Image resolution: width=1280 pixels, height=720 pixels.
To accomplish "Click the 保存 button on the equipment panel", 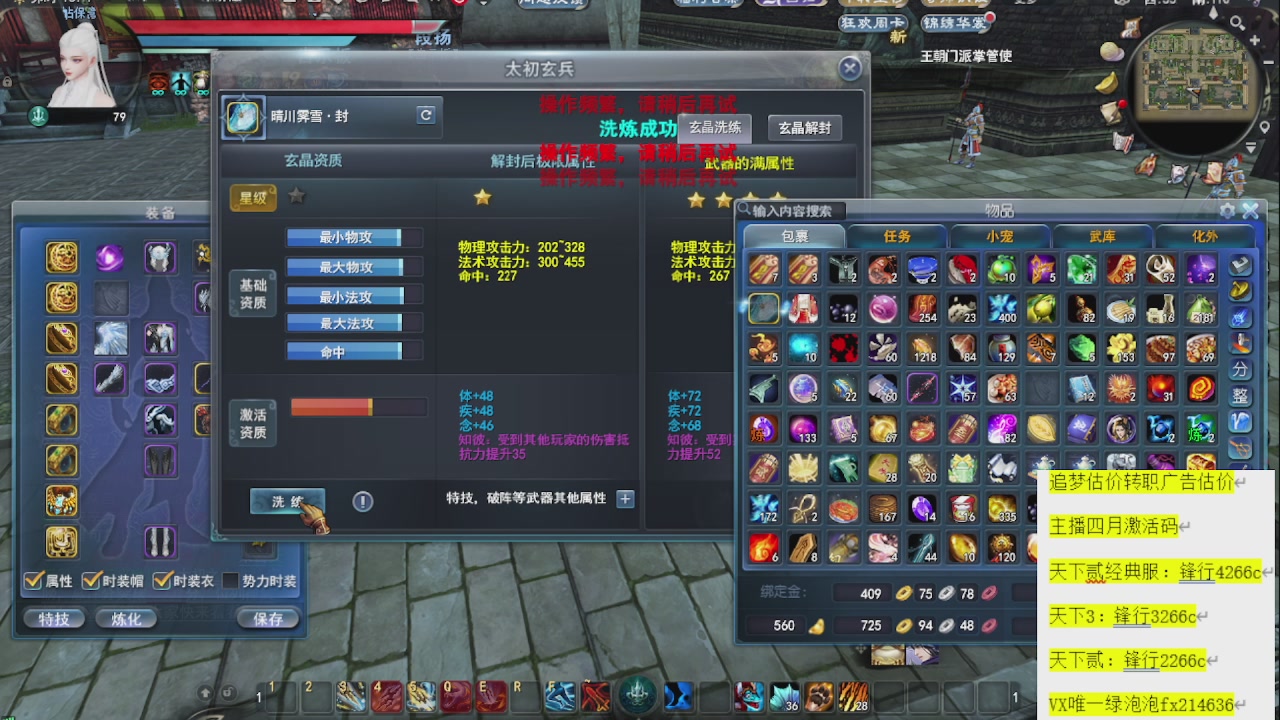I will (268, 618).
